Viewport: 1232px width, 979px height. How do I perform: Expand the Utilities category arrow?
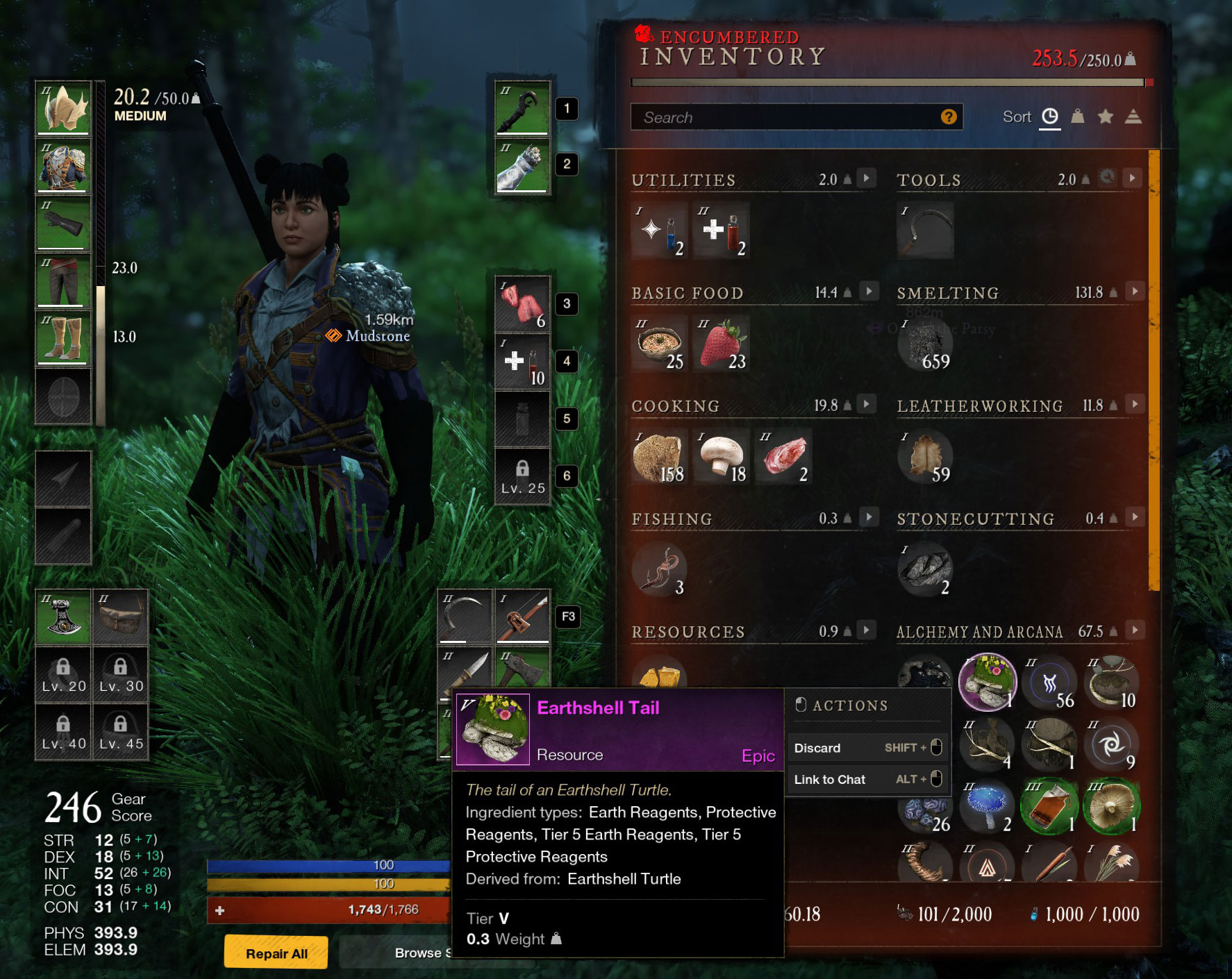[866, 178]
